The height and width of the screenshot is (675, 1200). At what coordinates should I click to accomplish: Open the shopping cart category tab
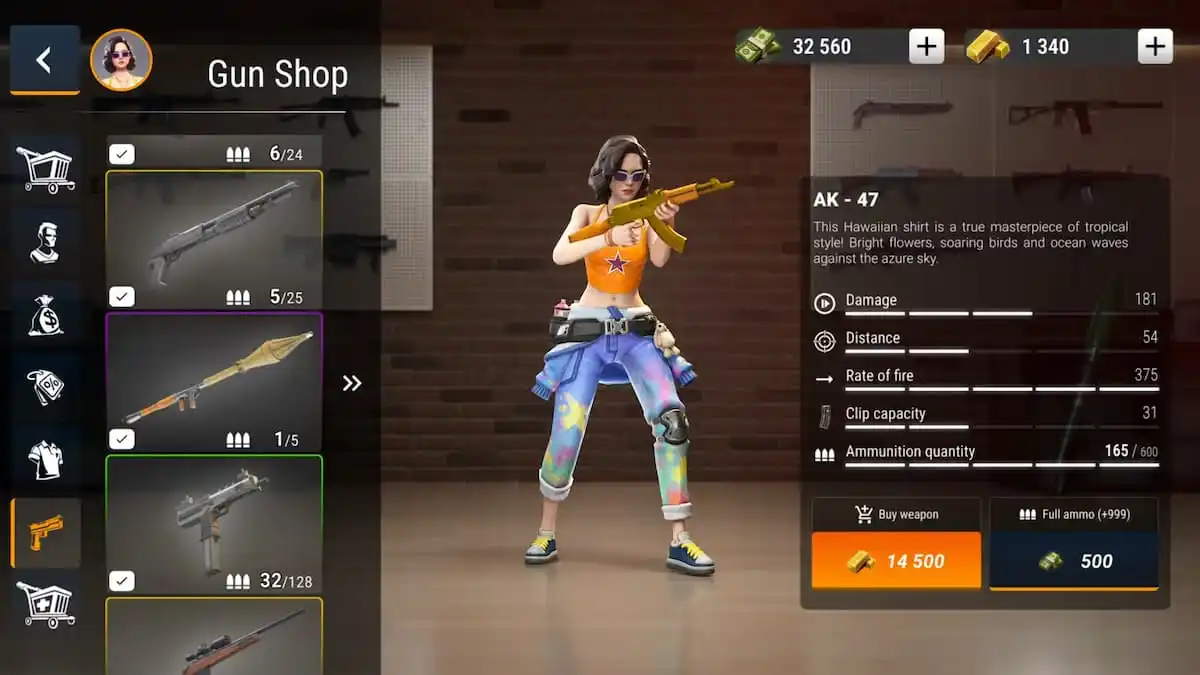click(45, 168)
